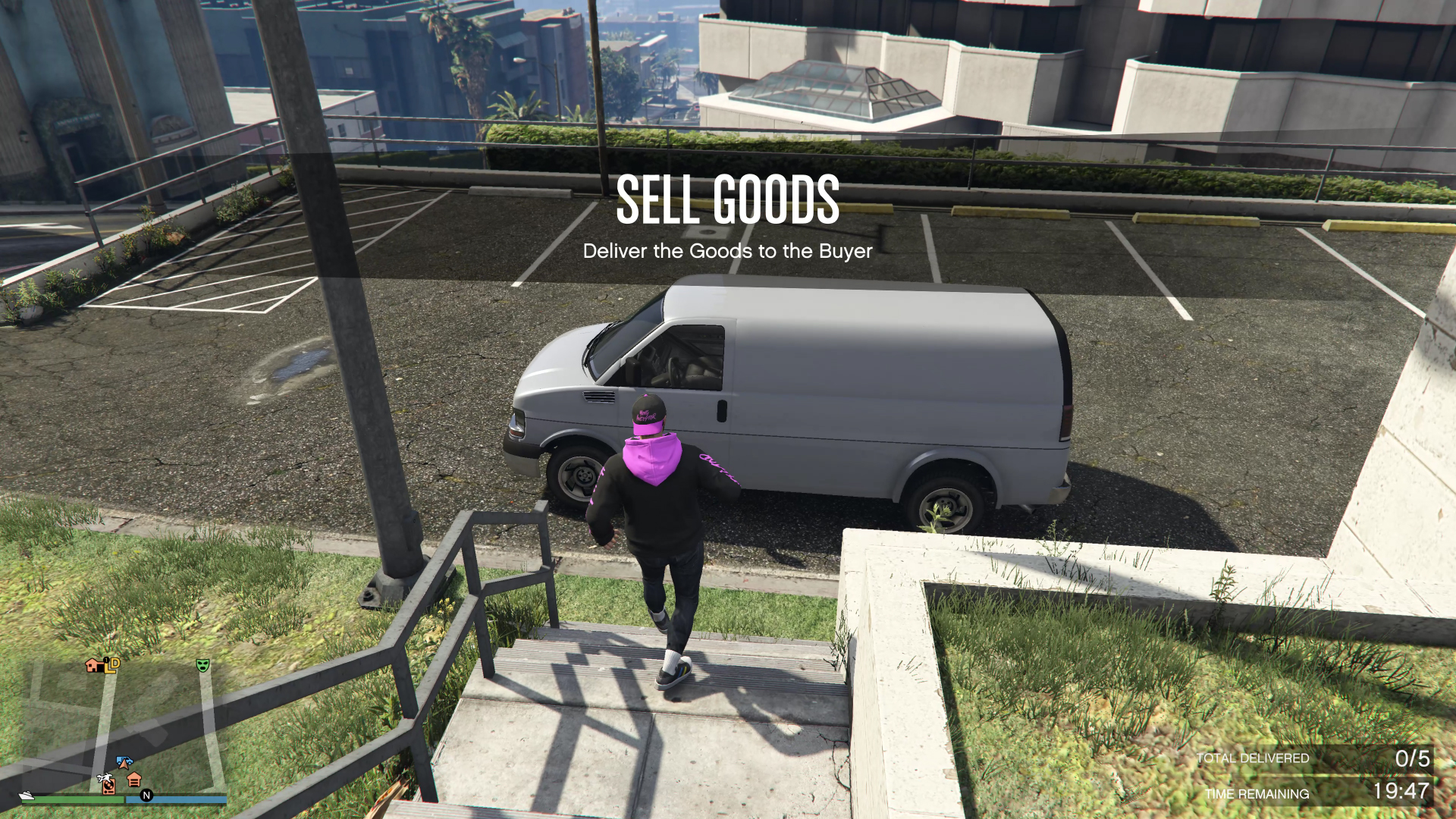Screen dimensions: 1456x819
Task: Click the green health bar under the minimap
Action: [76, 799]
